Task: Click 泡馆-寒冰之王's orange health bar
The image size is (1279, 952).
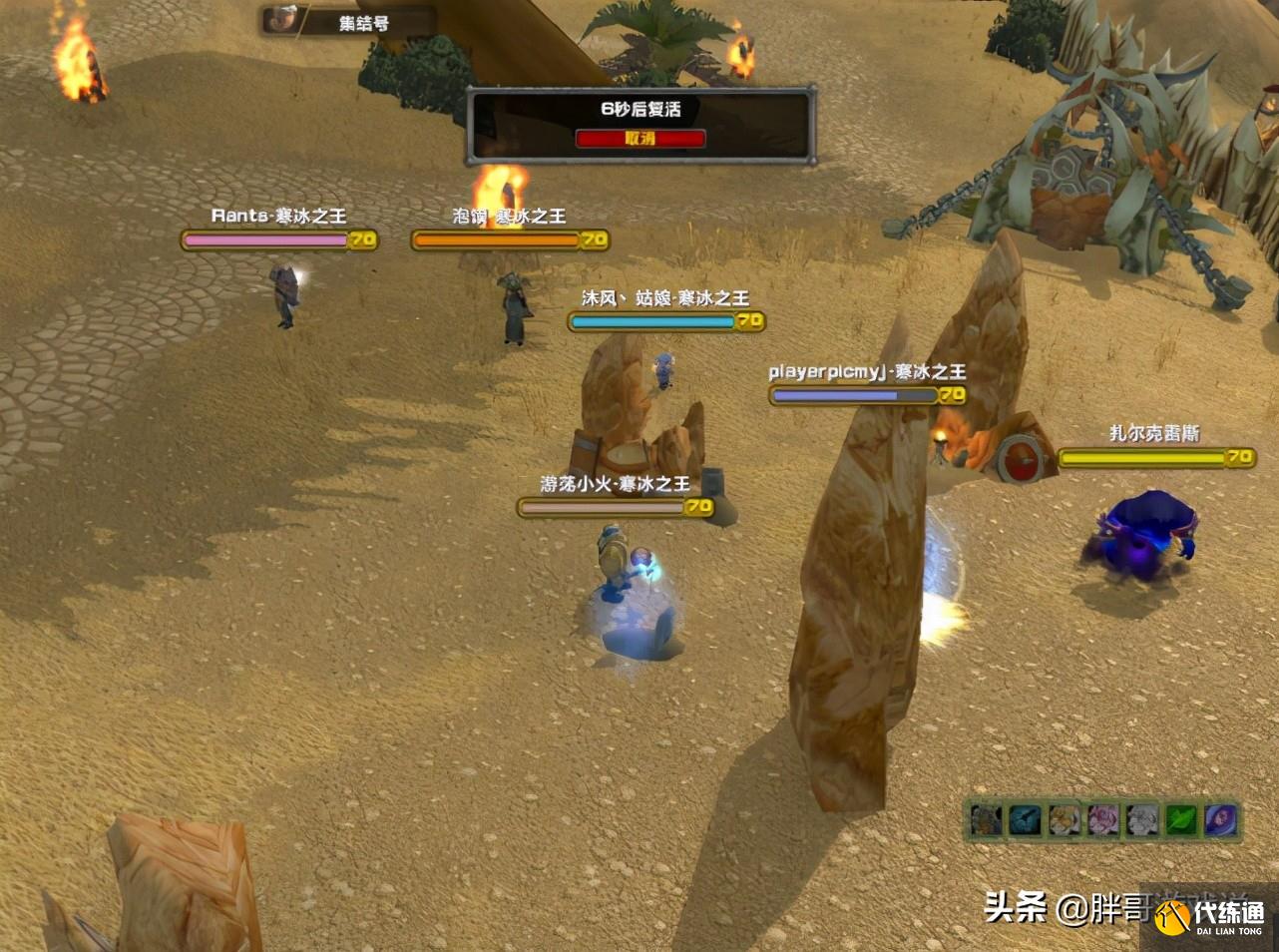Action: click(495, 239)
